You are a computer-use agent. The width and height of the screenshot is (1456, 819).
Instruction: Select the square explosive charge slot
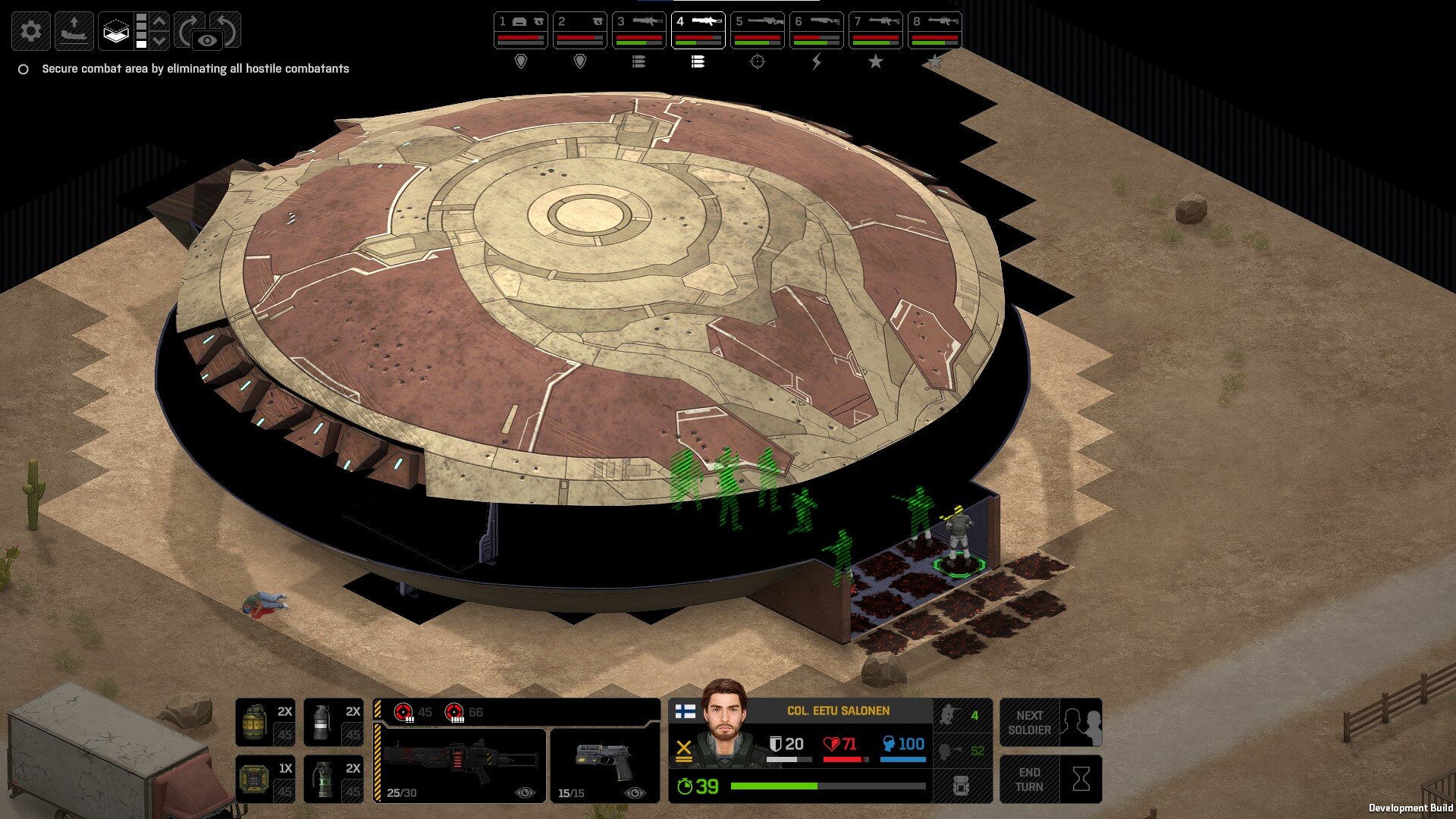click(x=265, y=779)
